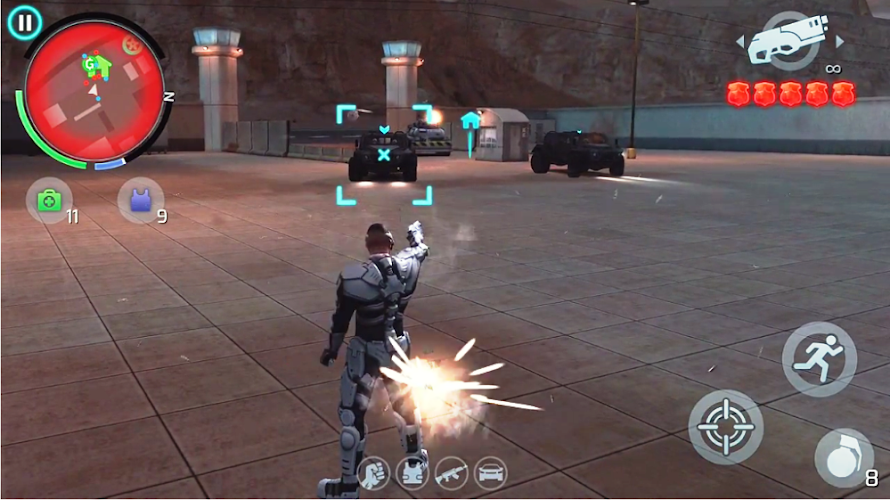Fire weapon using the crosshair button
The image size is (890, 500).
(x=726, y=427)
